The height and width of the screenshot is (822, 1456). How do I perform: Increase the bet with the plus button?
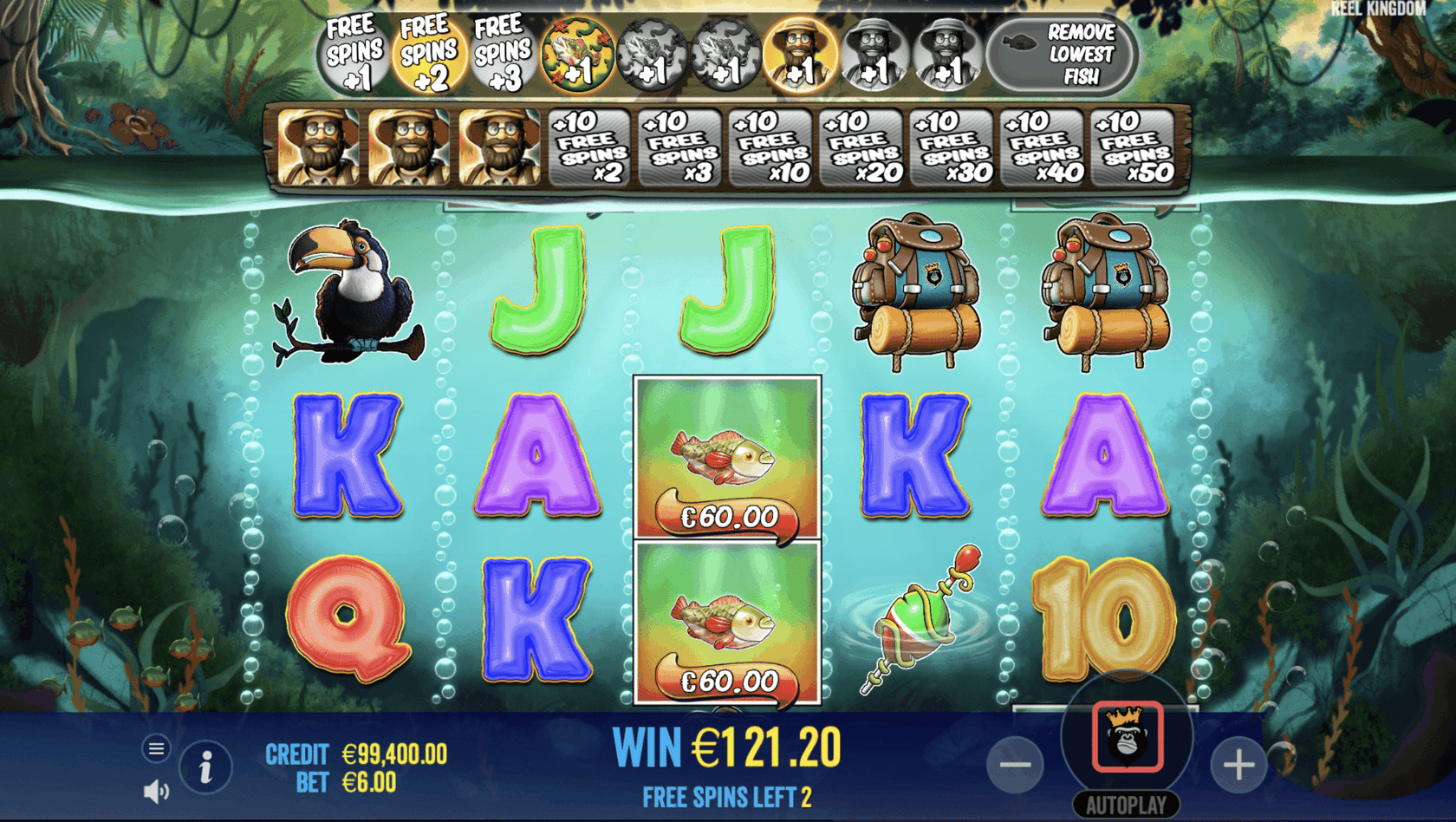coord(1238,767)
